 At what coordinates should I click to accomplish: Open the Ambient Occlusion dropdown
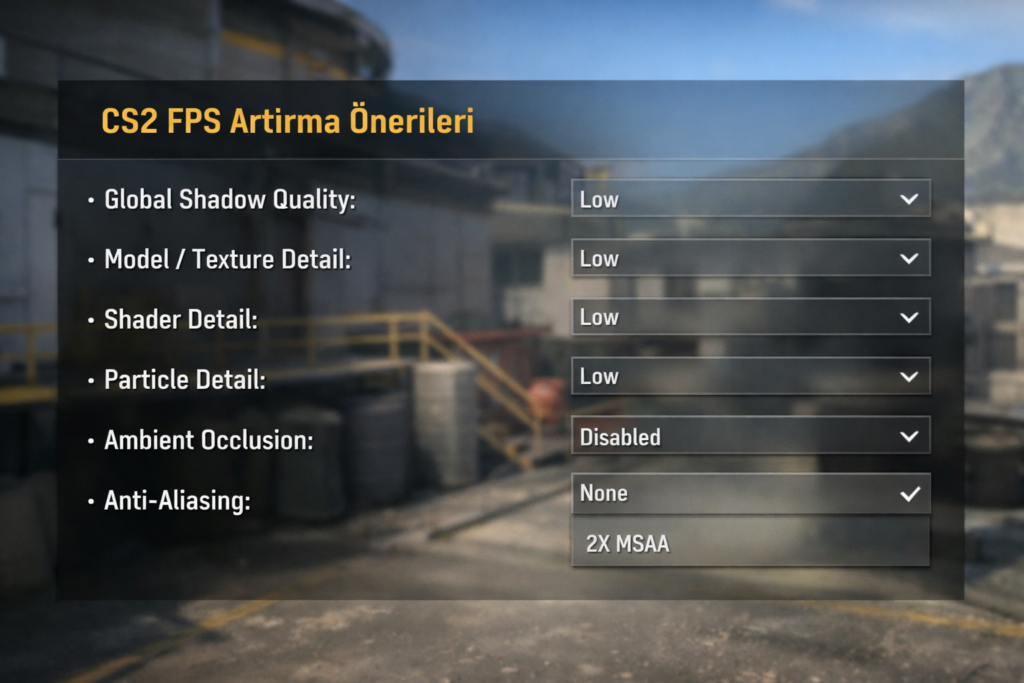click(x=750, y=436)
